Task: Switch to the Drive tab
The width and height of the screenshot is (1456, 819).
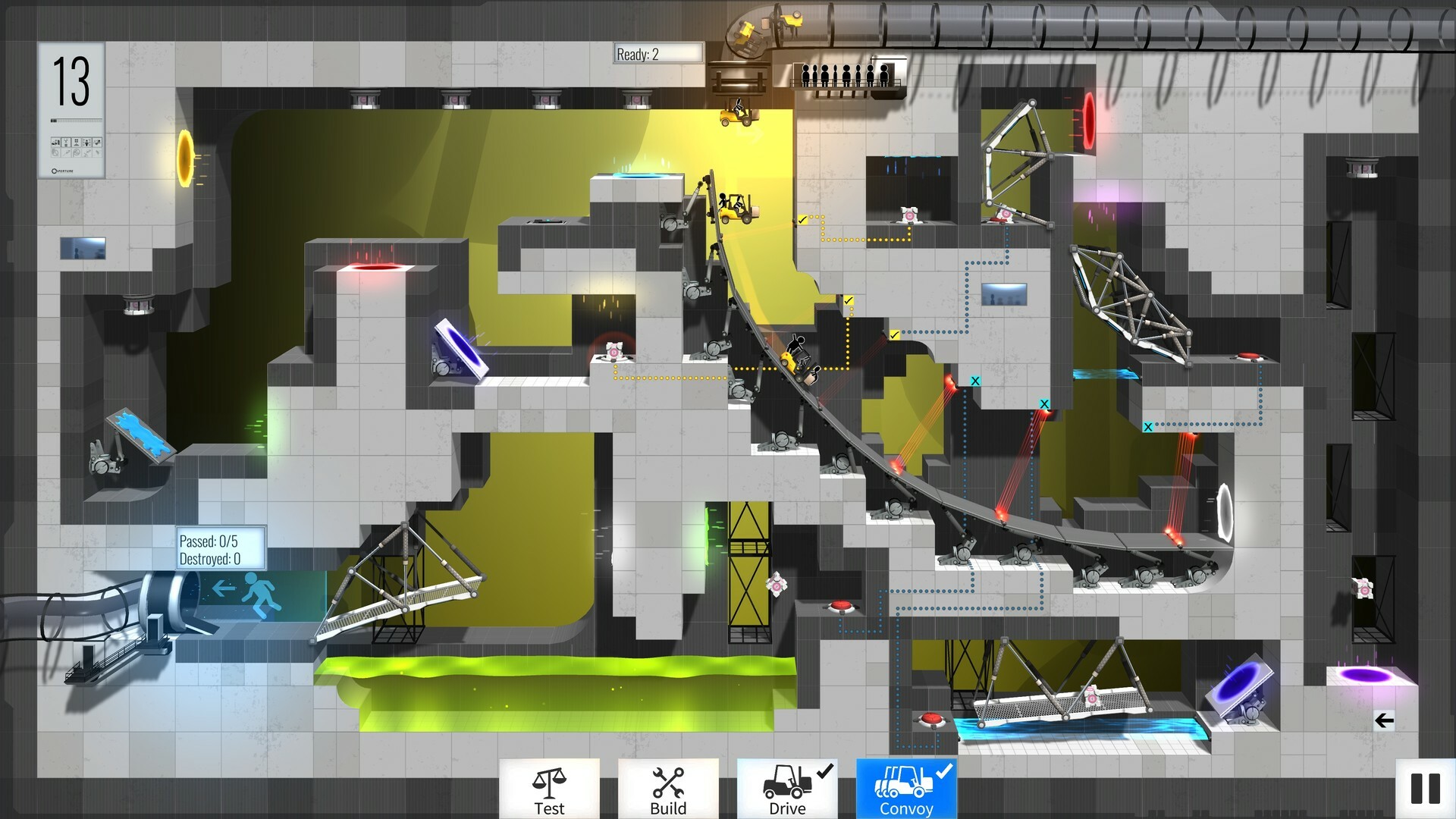Action: pyautogui.click(x=786, y=791)
